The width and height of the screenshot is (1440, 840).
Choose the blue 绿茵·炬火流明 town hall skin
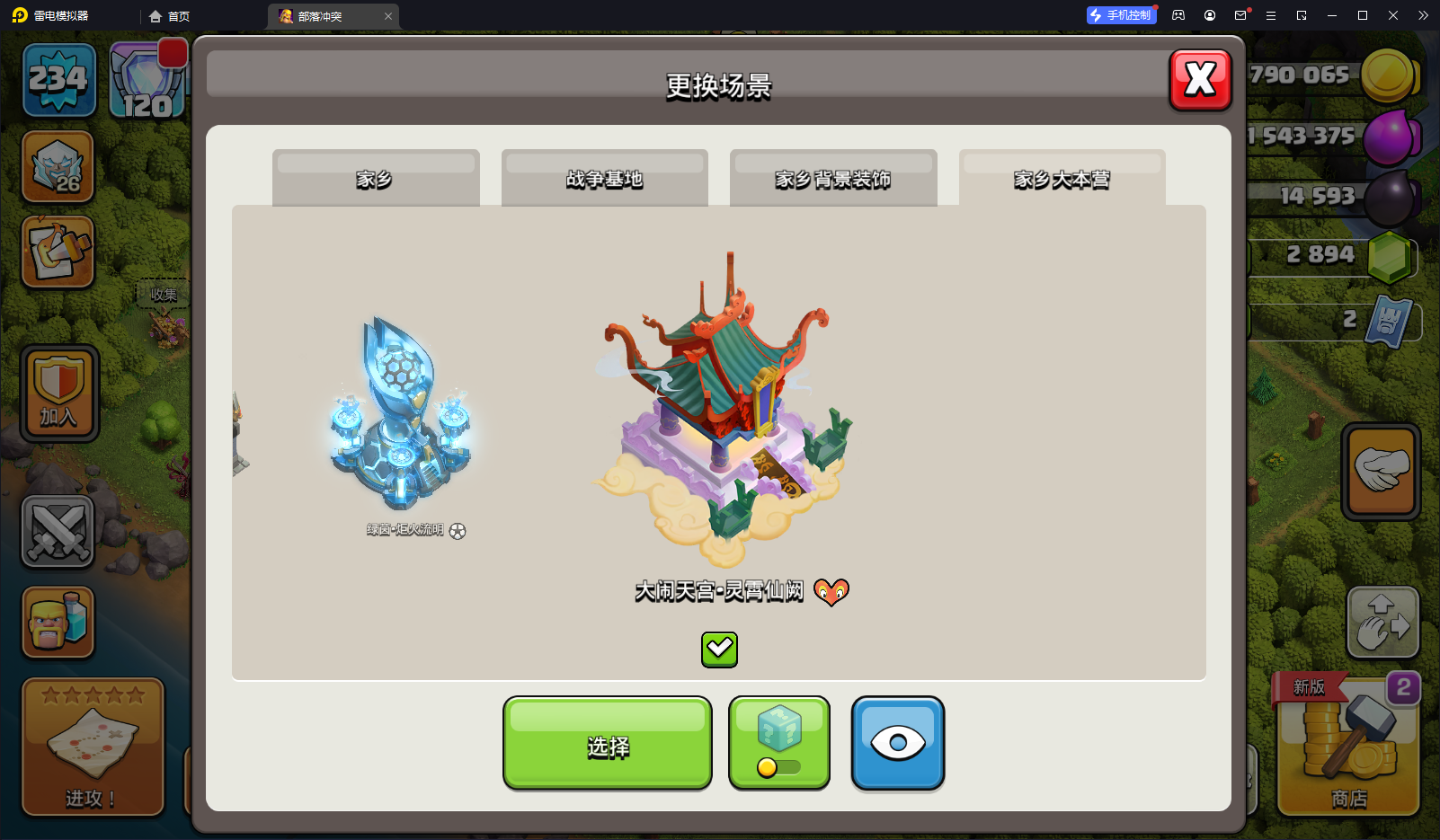[x=402, y=418]
